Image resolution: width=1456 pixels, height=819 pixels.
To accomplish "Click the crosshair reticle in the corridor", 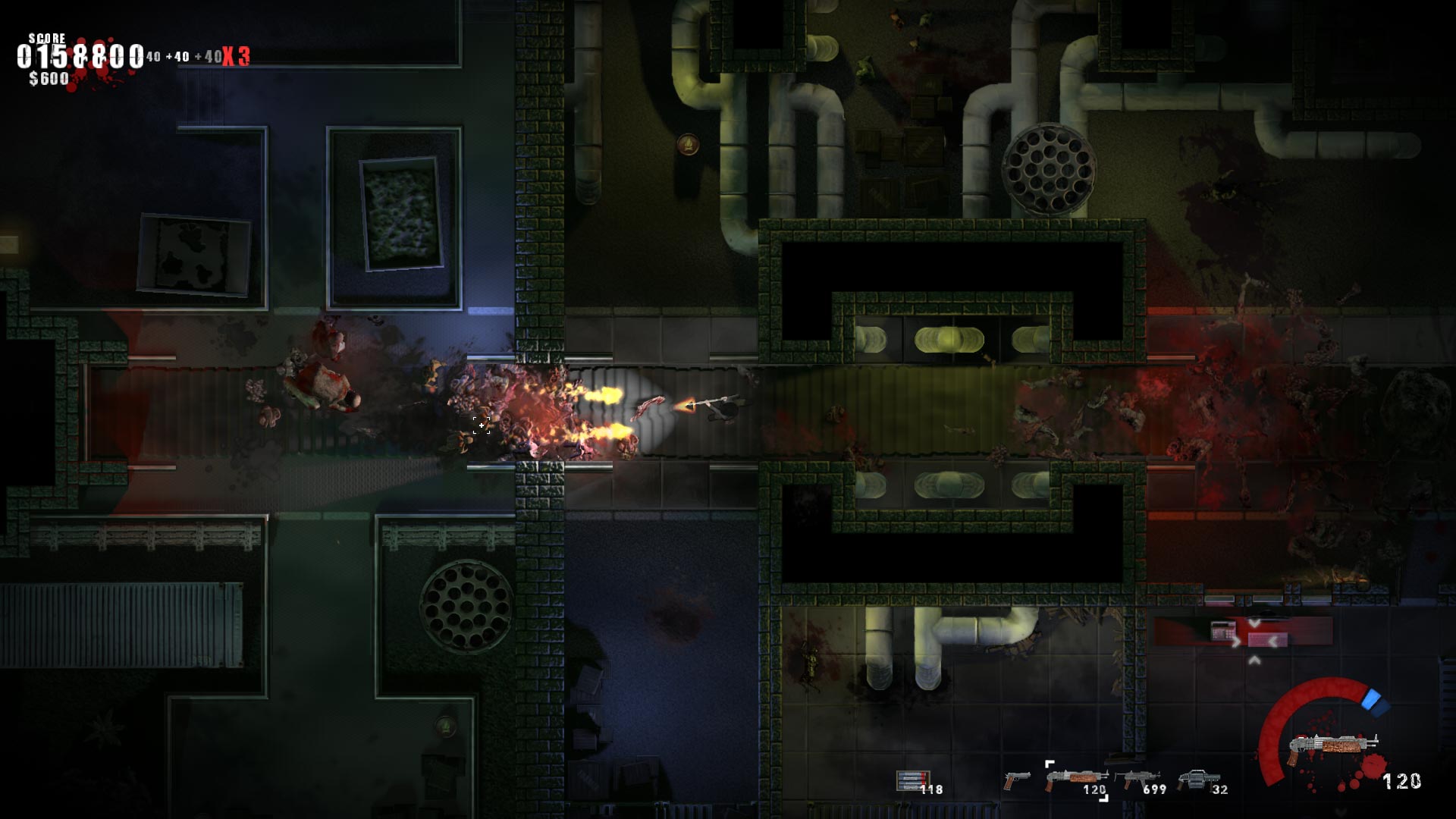I will (482, 426).
